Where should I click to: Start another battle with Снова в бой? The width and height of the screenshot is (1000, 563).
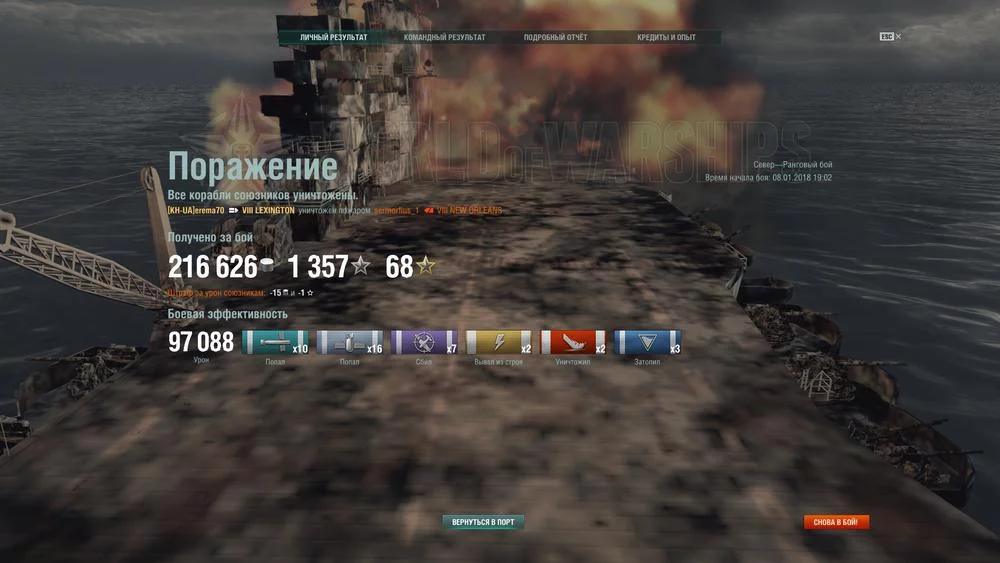coord(836,522)
